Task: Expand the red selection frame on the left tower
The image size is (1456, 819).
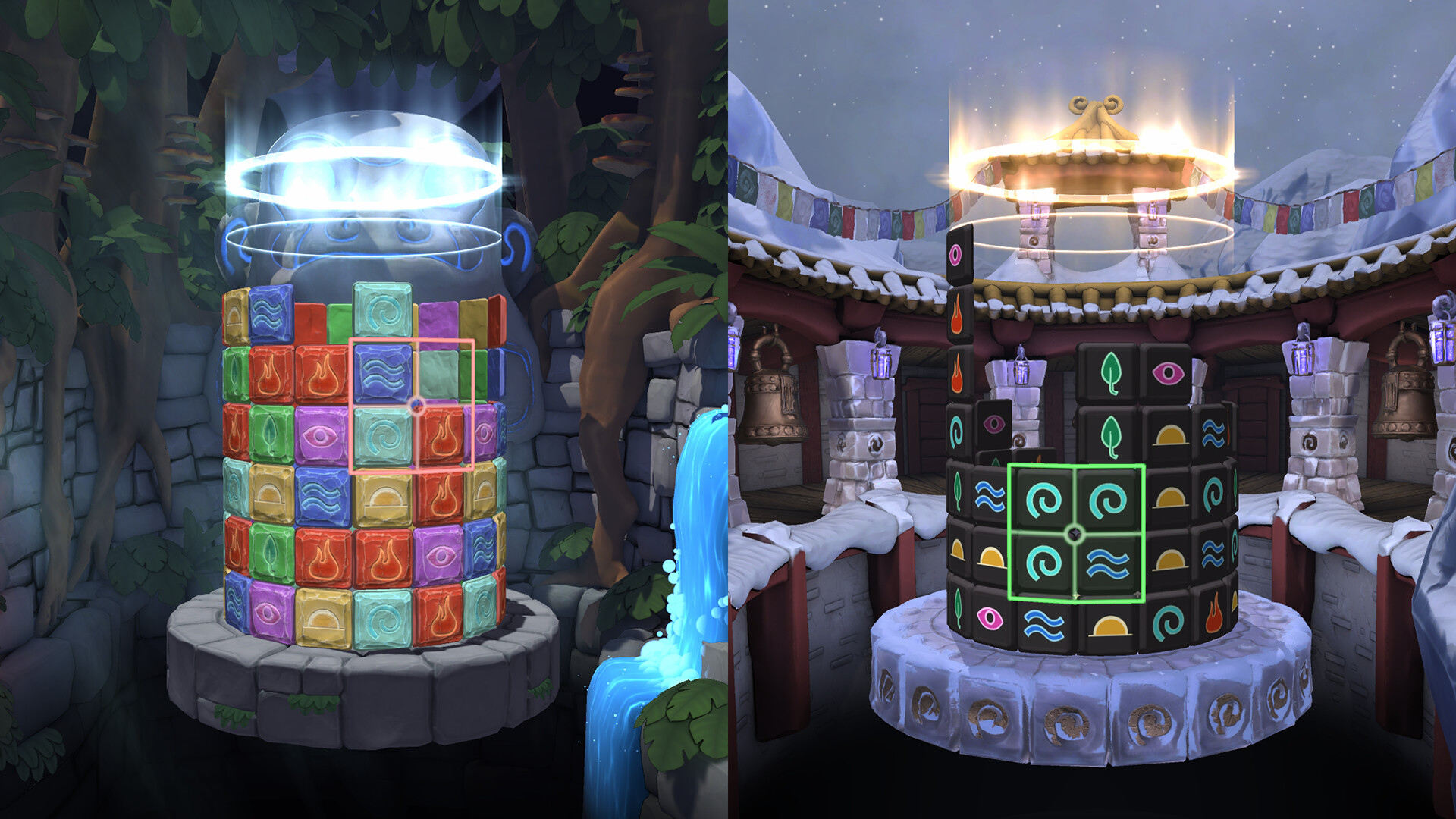Action: (413, 406)
